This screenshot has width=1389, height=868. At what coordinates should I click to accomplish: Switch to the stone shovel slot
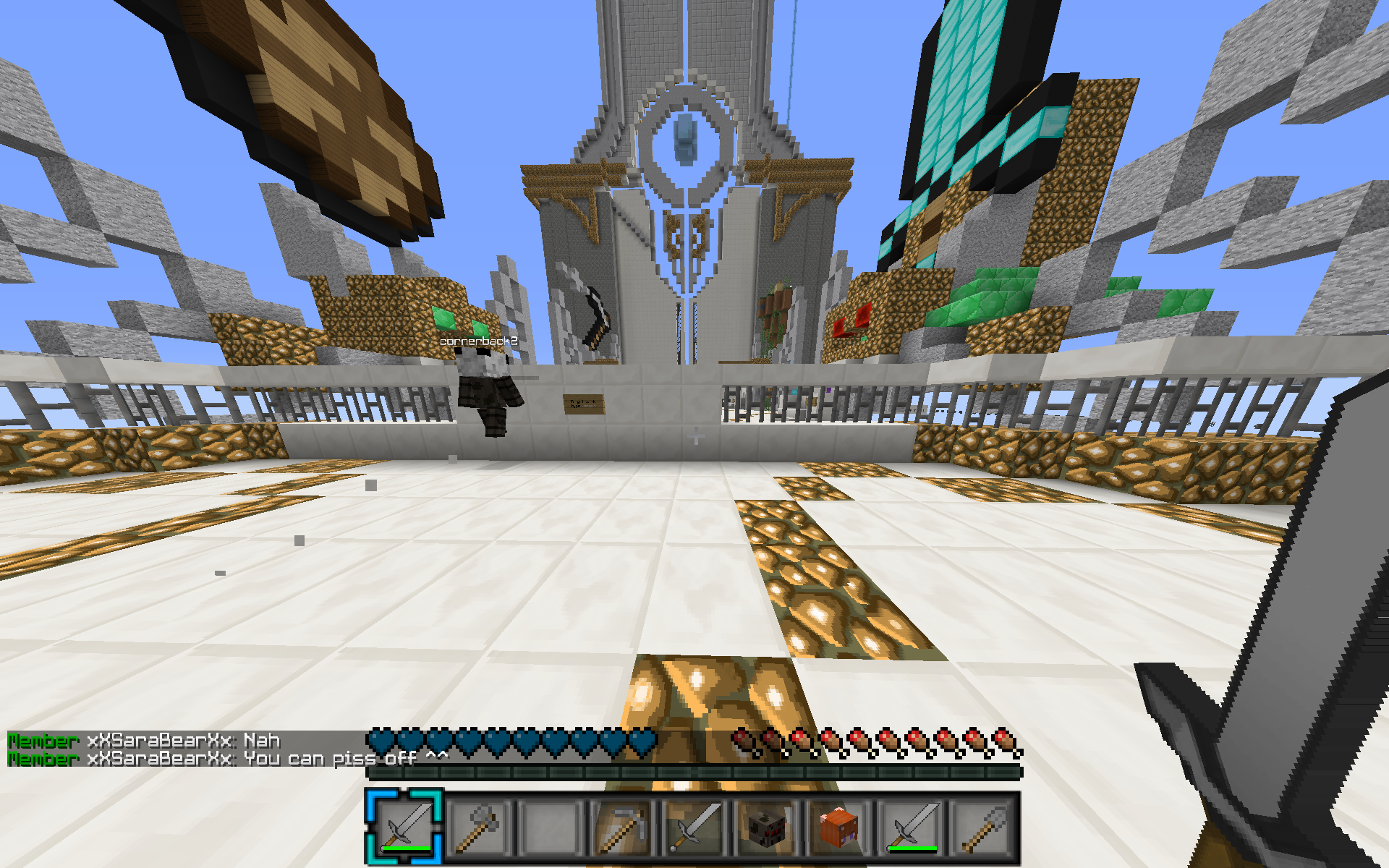tap(984, 826)
